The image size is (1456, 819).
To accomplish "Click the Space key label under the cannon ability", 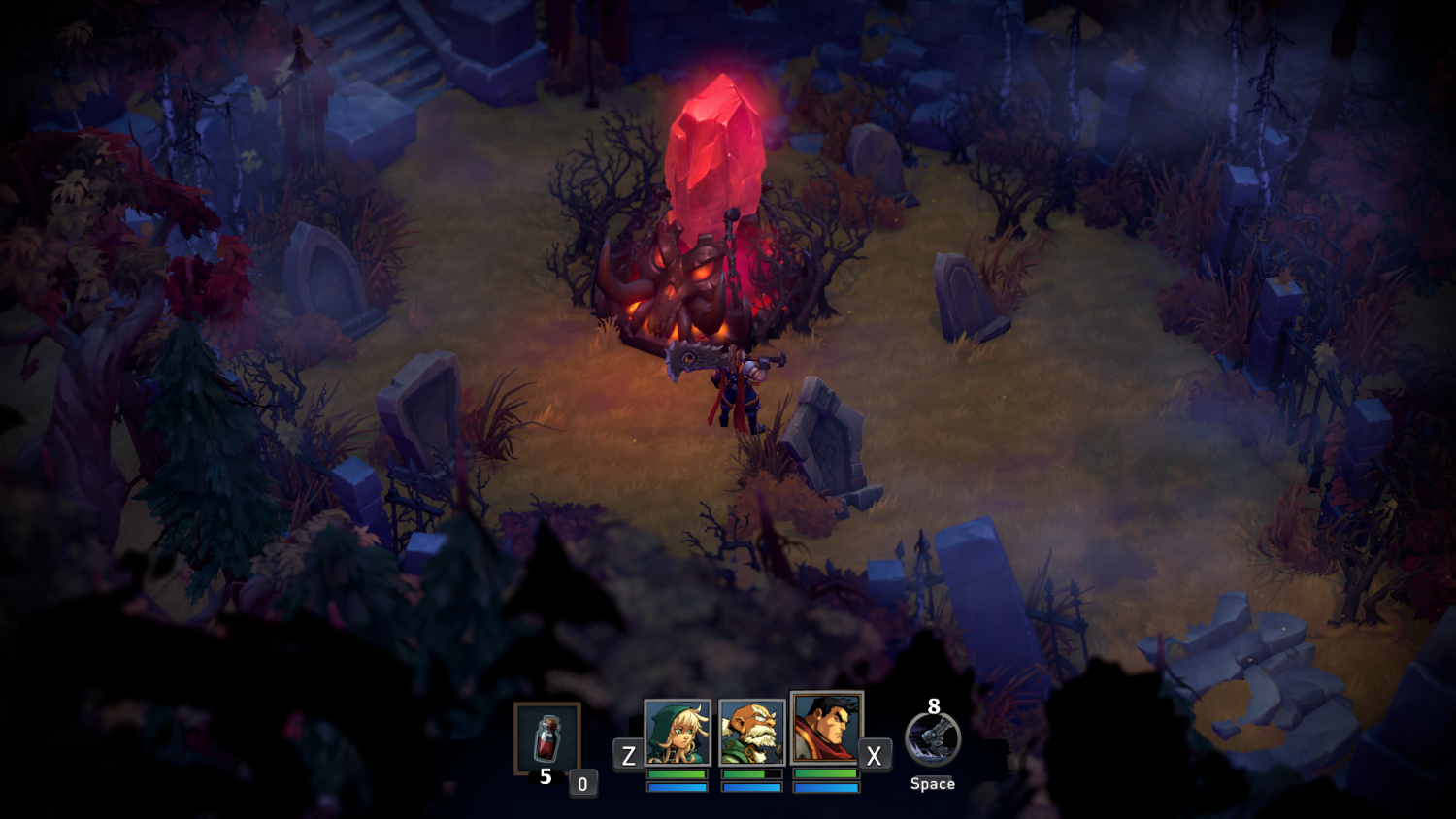I will (933, 784).
